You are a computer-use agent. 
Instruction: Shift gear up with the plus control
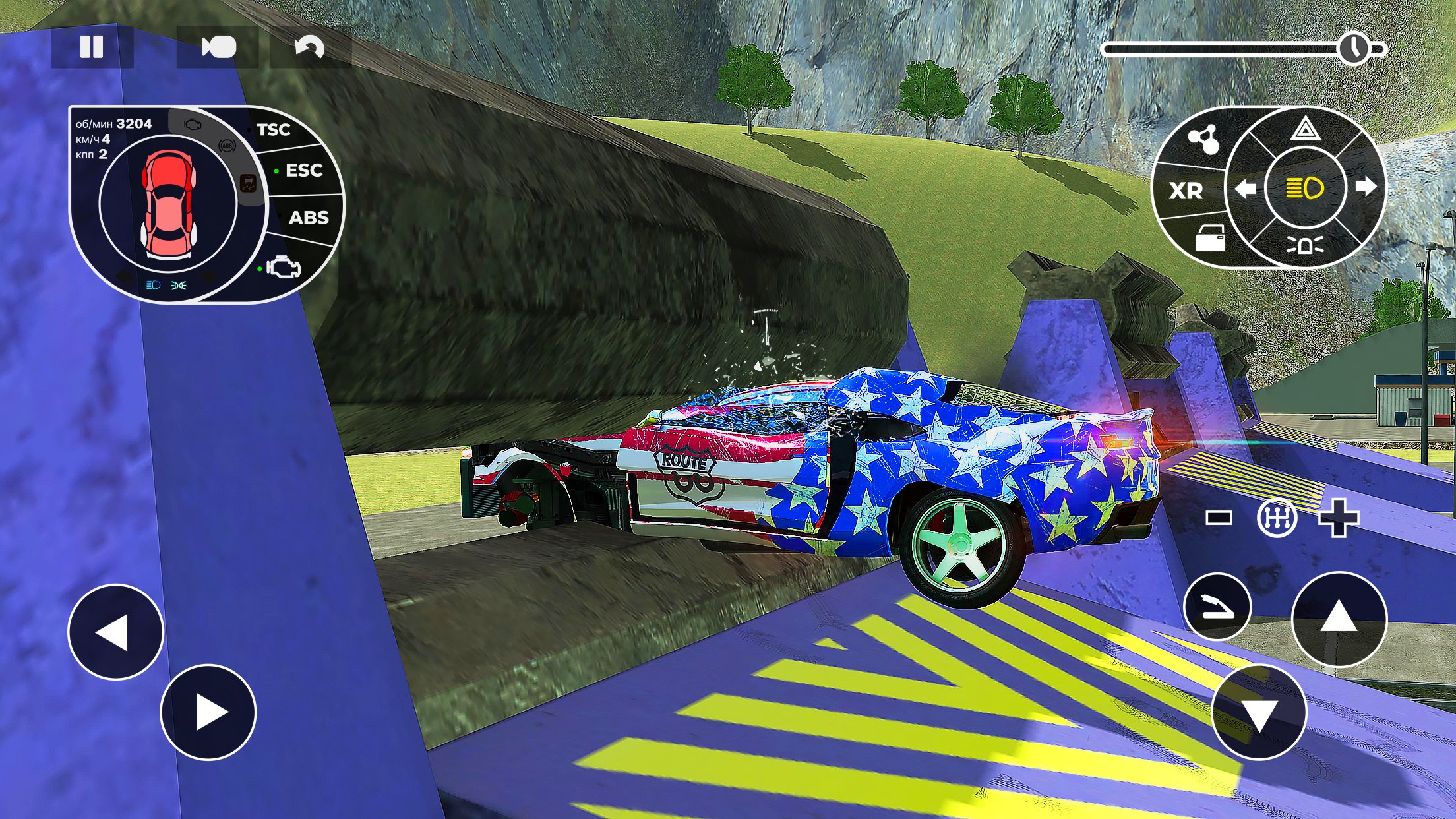[x=1338, y=518]
